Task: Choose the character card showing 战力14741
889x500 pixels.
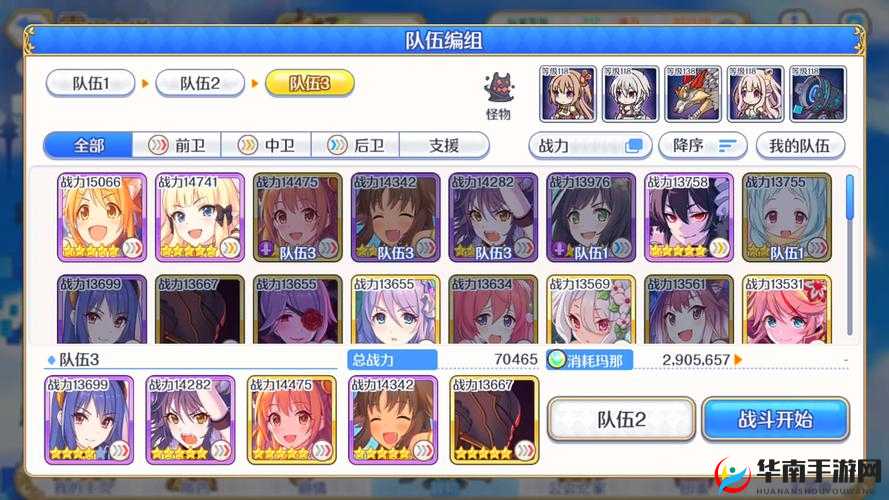Action: [x=200, y=217]
